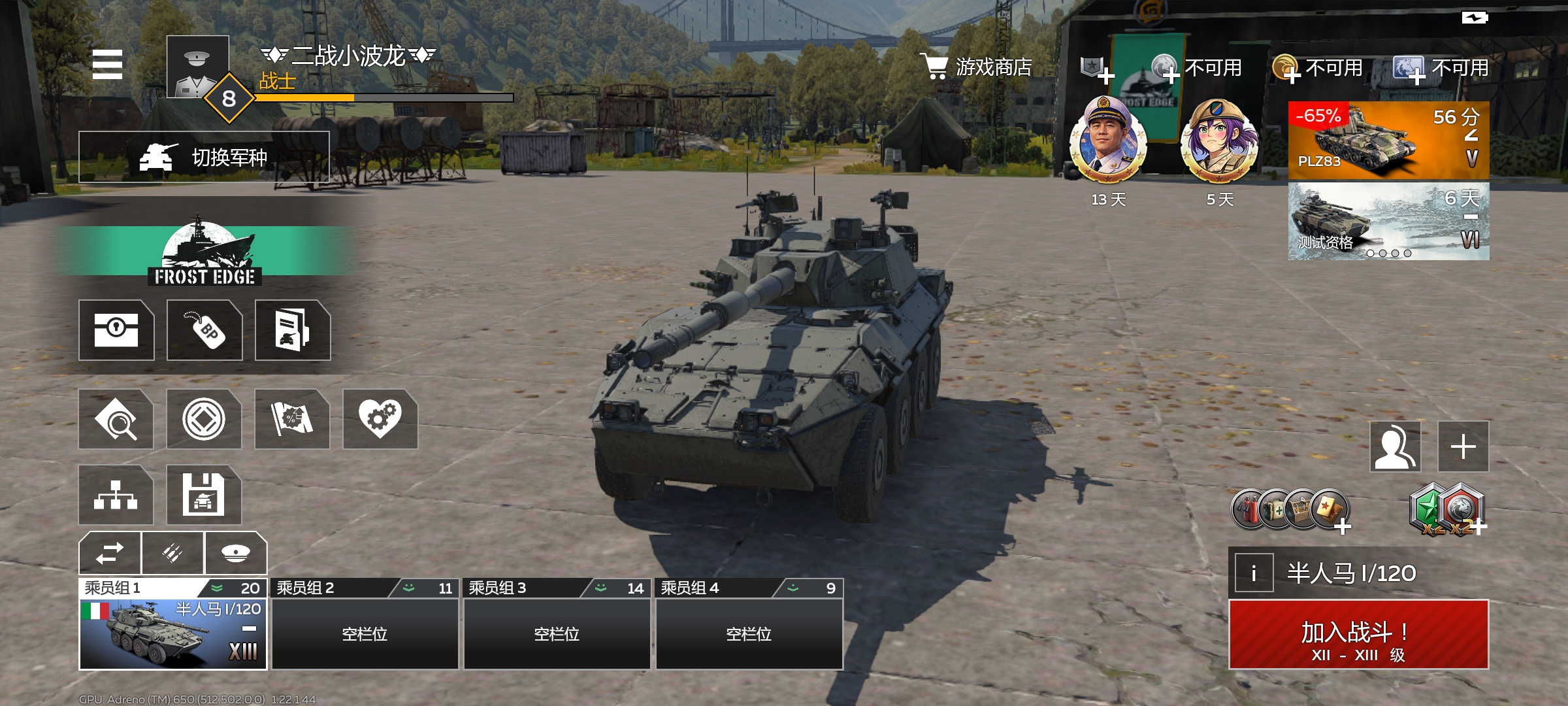Click the naval officer portrait, 13 天
Screen dimensions: 1568x706
(x=1108, y=139)
